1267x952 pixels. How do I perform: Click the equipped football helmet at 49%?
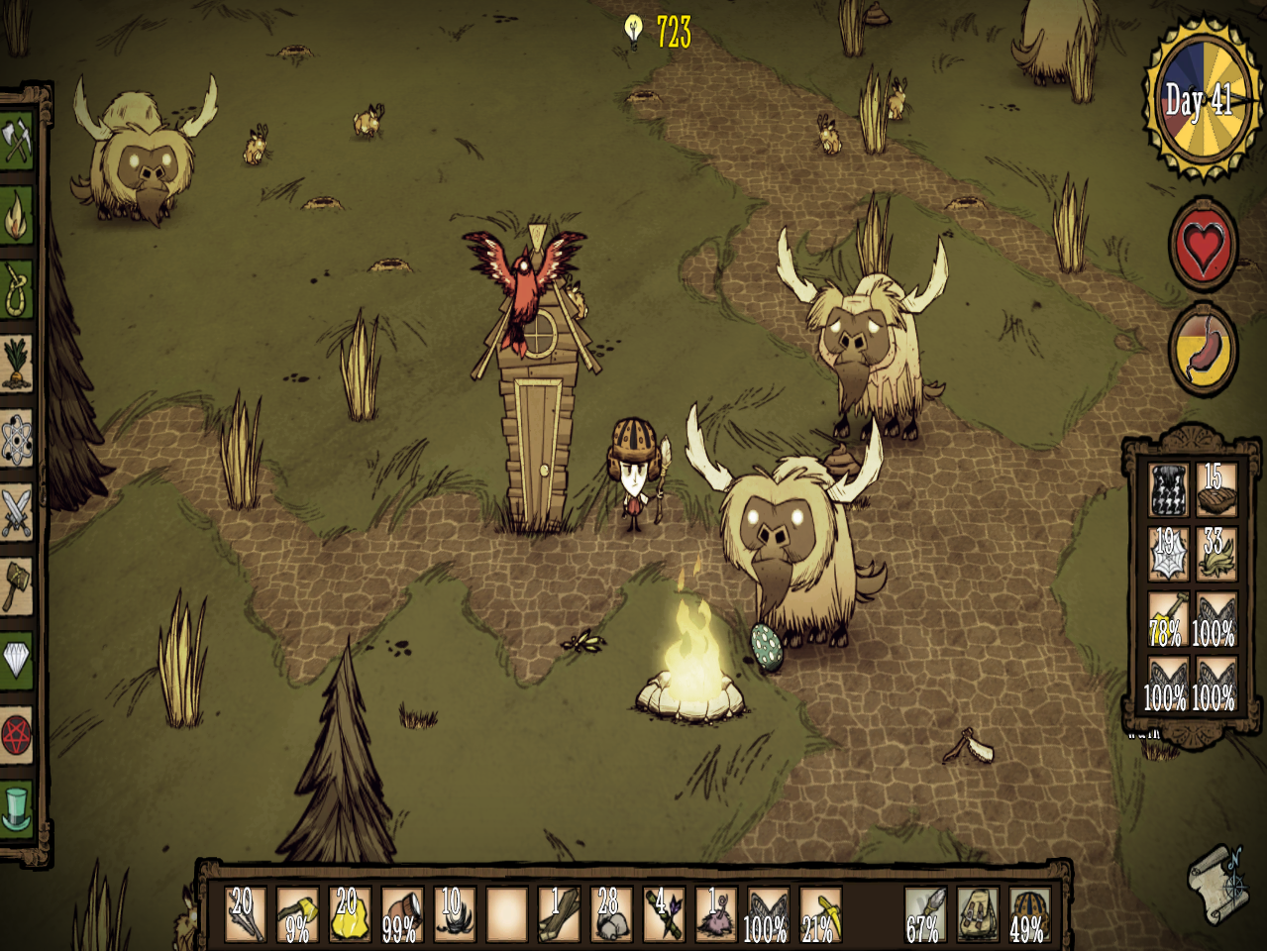(x=1030, y=913)
